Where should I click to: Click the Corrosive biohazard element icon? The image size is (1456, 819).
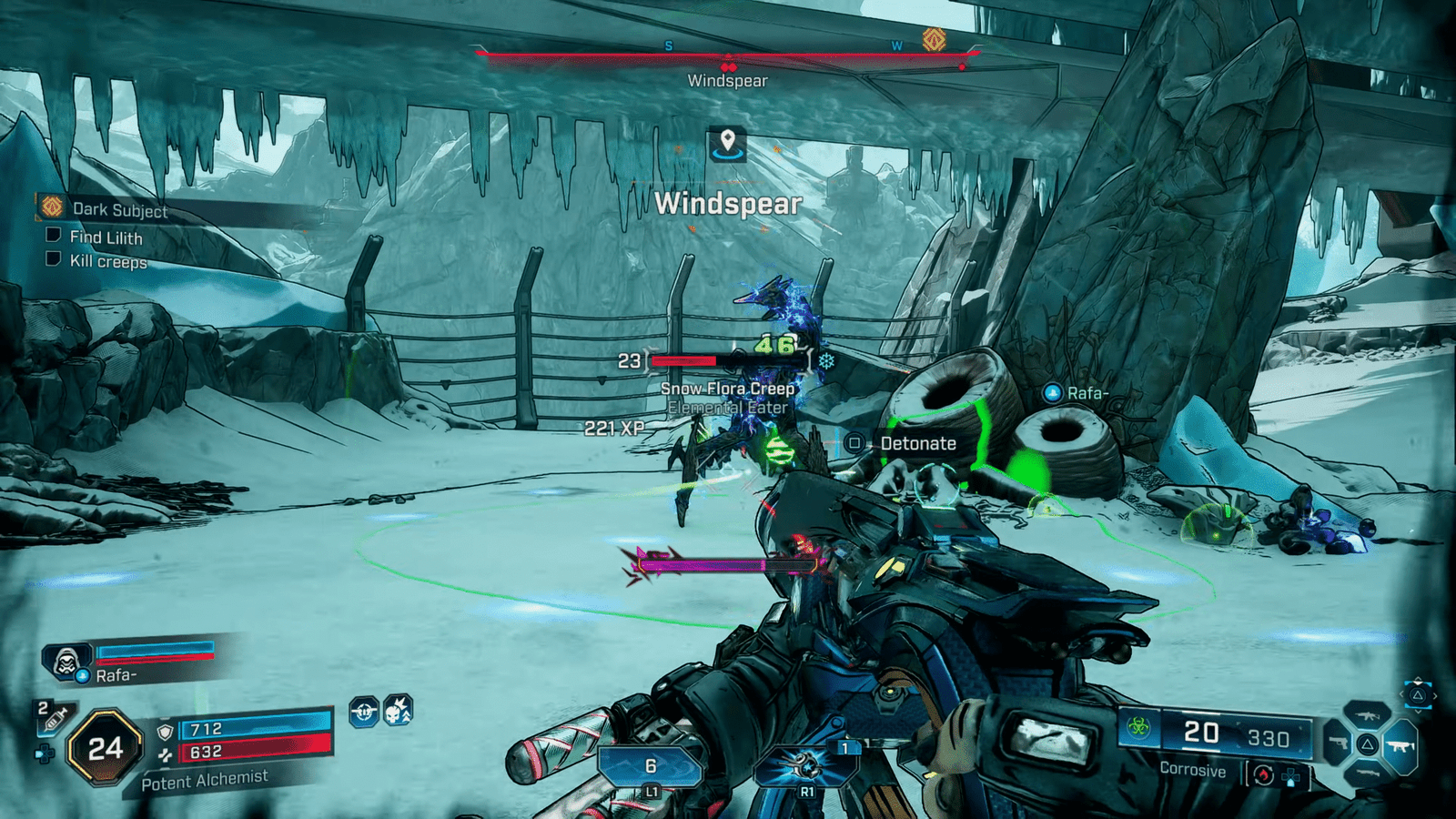pyautogui.click(x=1137, y=727)
